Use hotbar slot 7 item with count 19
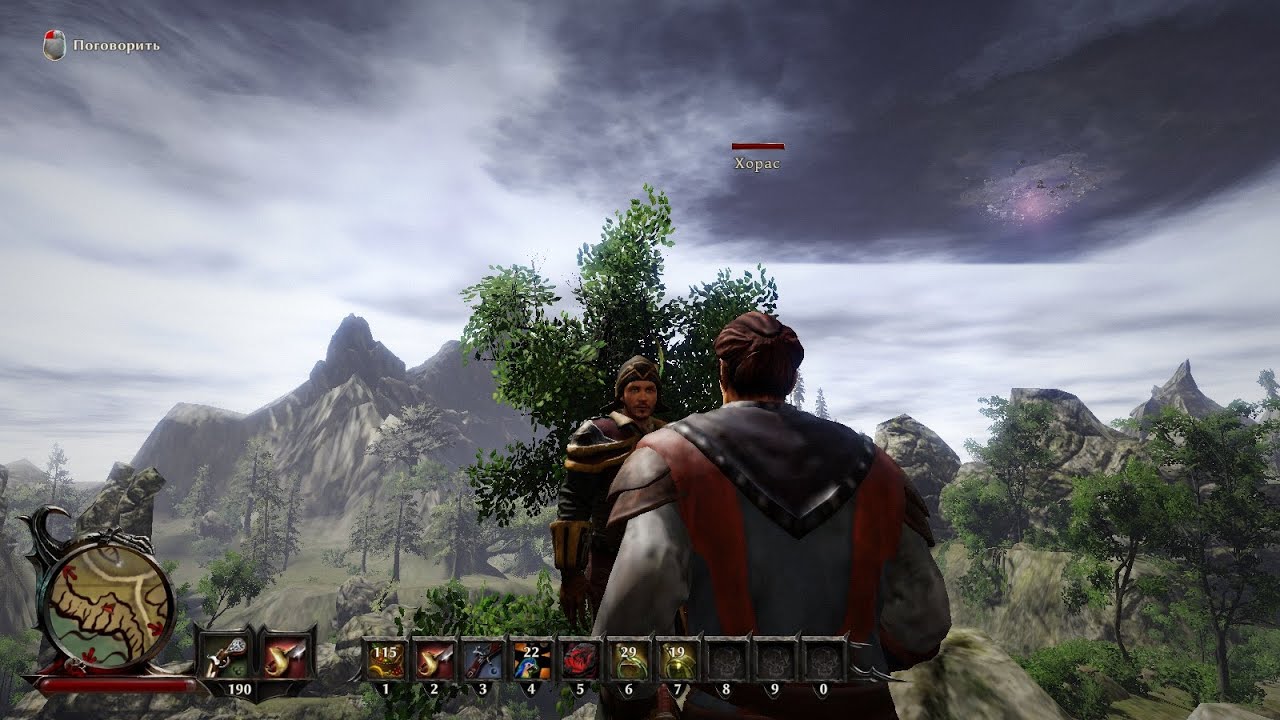This screenshot has height=720, width=1280. (x=679, y=660)
